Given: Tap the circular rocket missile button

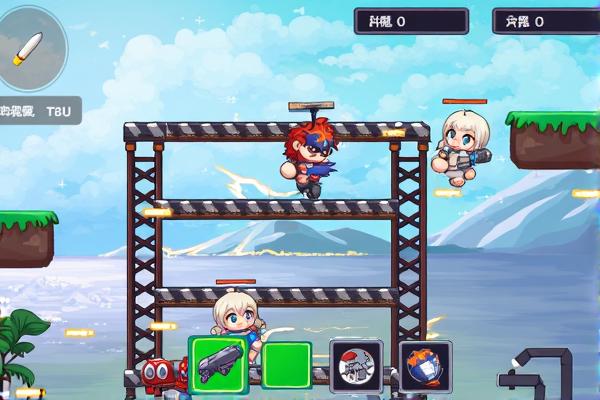Looking at the screenshot, I should coord(31,47).
